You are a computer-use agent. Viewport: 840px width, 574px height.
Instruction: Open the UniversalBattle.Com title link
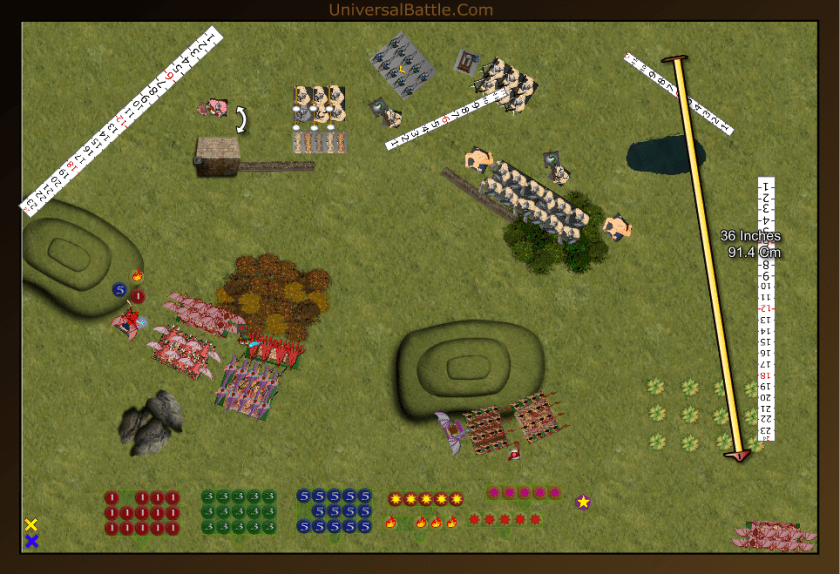coord(410,10)
